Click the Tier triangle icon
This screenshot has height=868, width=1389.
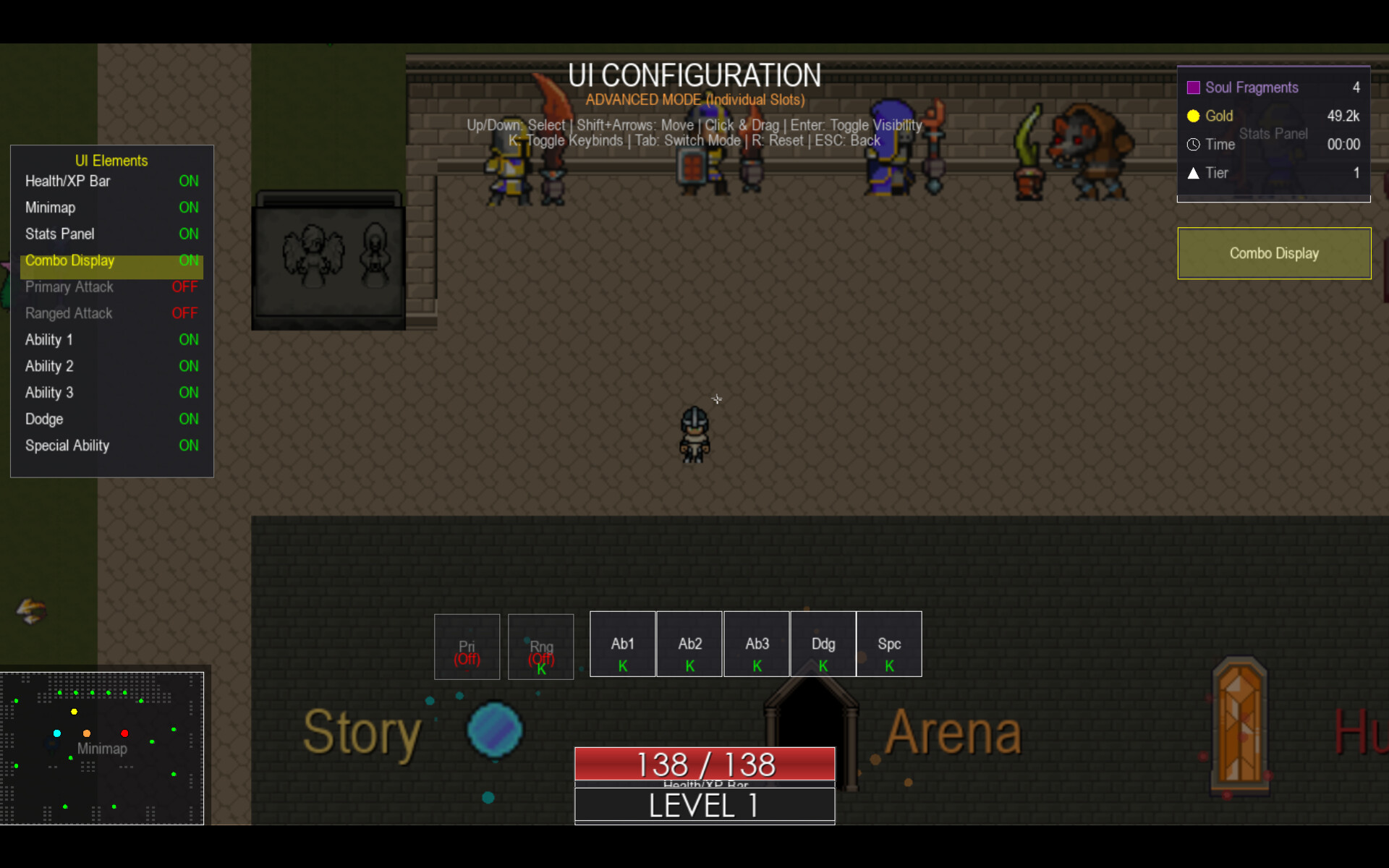pyautogui.click(x=1193, y=173)
